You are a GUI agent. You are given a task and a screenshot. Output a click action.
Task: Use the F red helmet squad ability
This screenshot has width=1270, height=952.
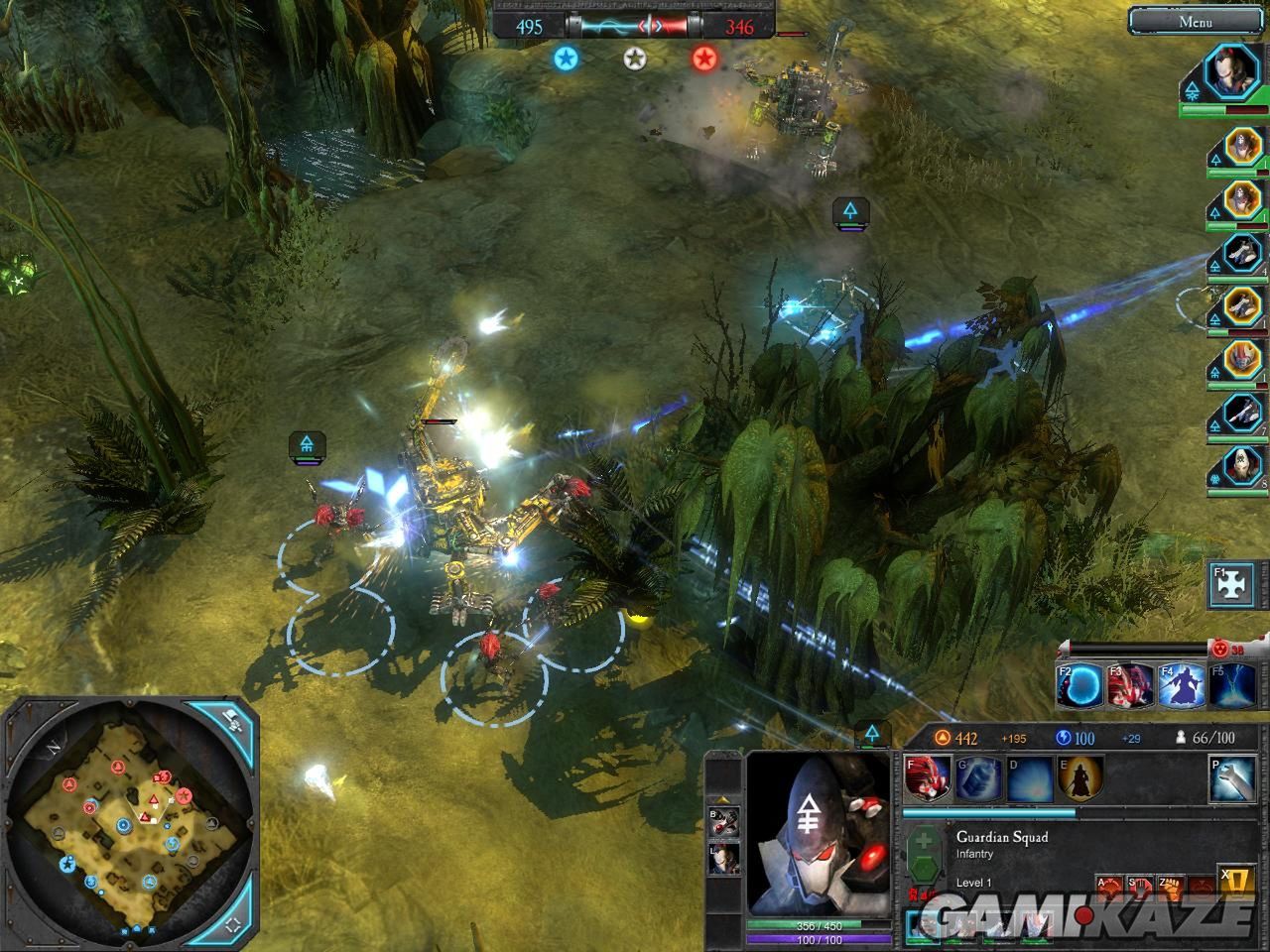pyautogui.click(x=927, y=779)
